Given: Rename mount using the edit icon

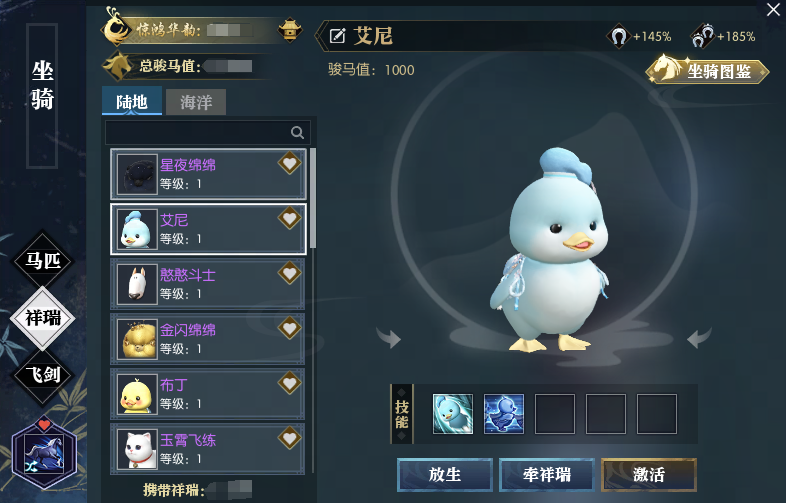Looking at the screenshot, I should point(338,37).
